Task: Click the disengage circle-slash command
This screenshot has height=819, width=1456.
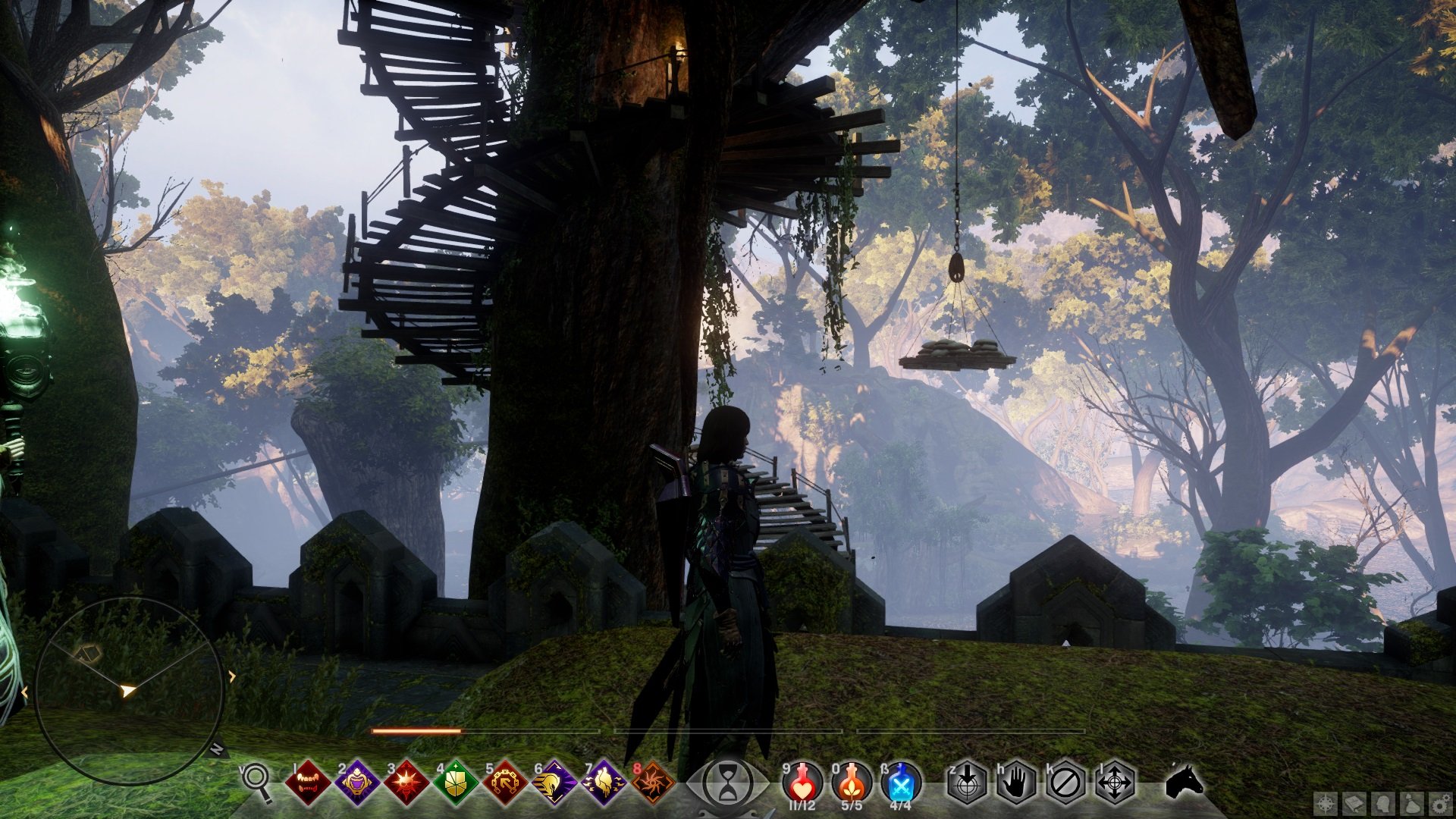Action: click(x=1065, y=783)
